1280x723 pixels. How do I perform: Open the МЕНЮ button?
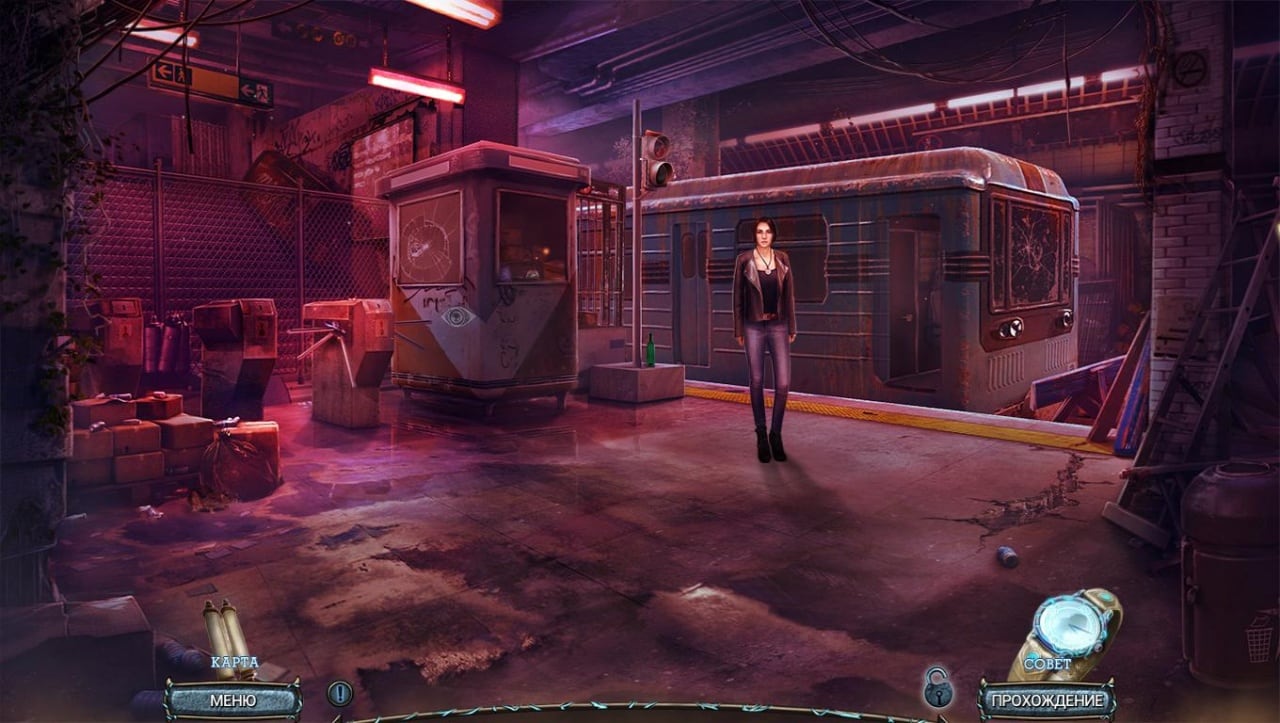click(x=232, y=700)
